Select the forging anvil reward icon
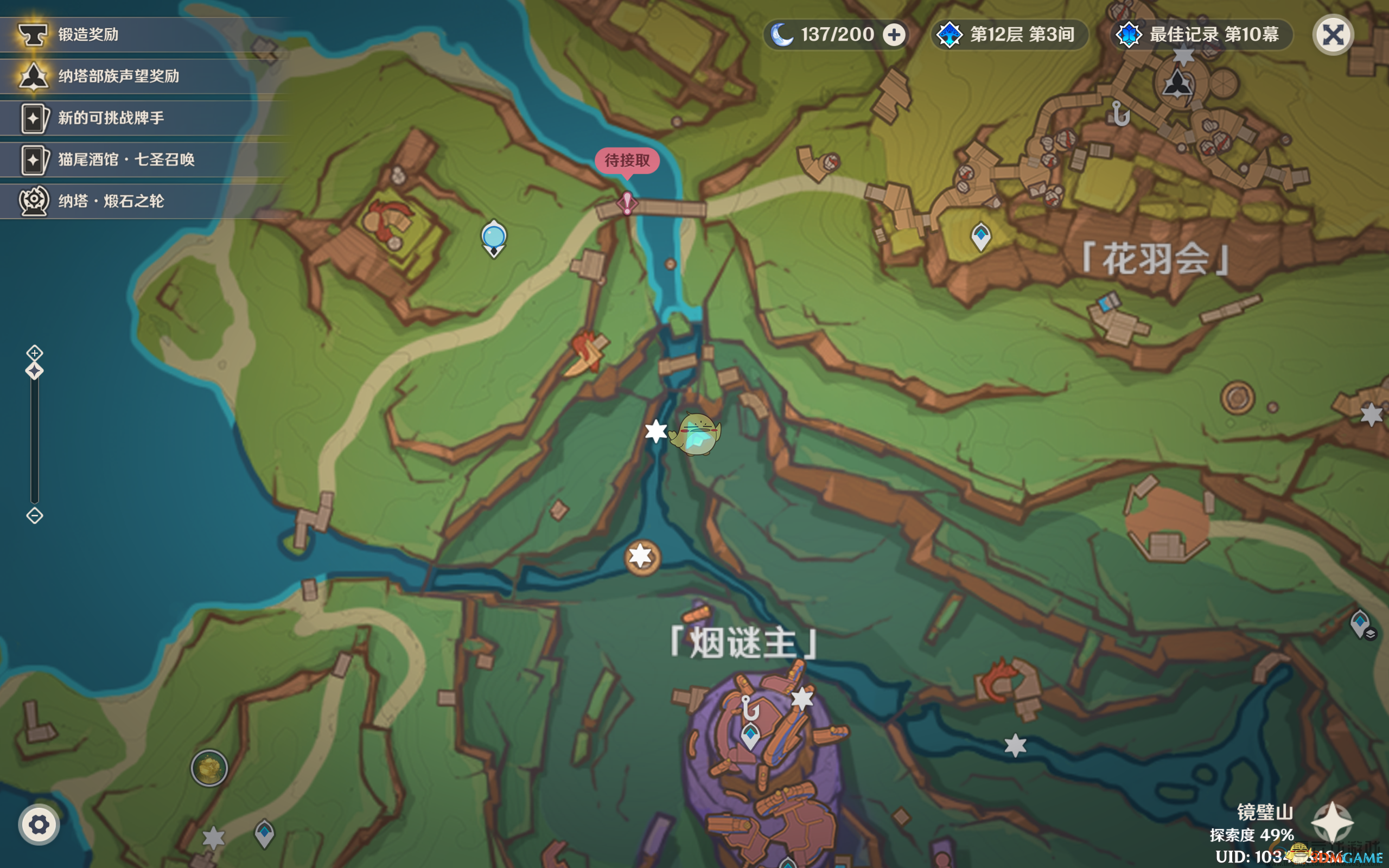 pyautogui.click(x=34, y=34)
